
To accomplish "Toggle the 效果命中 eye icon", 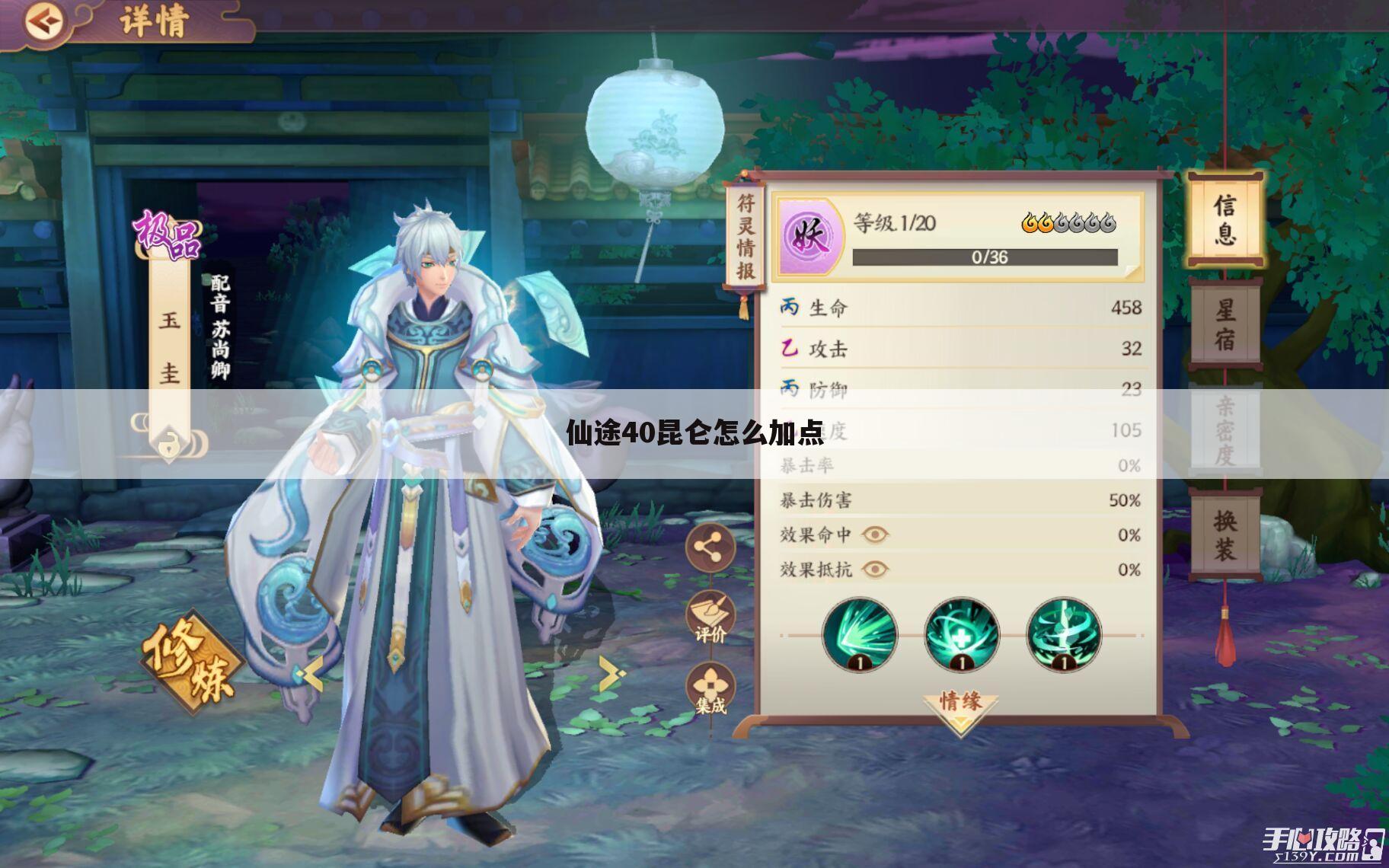I will tap(875, 535).
